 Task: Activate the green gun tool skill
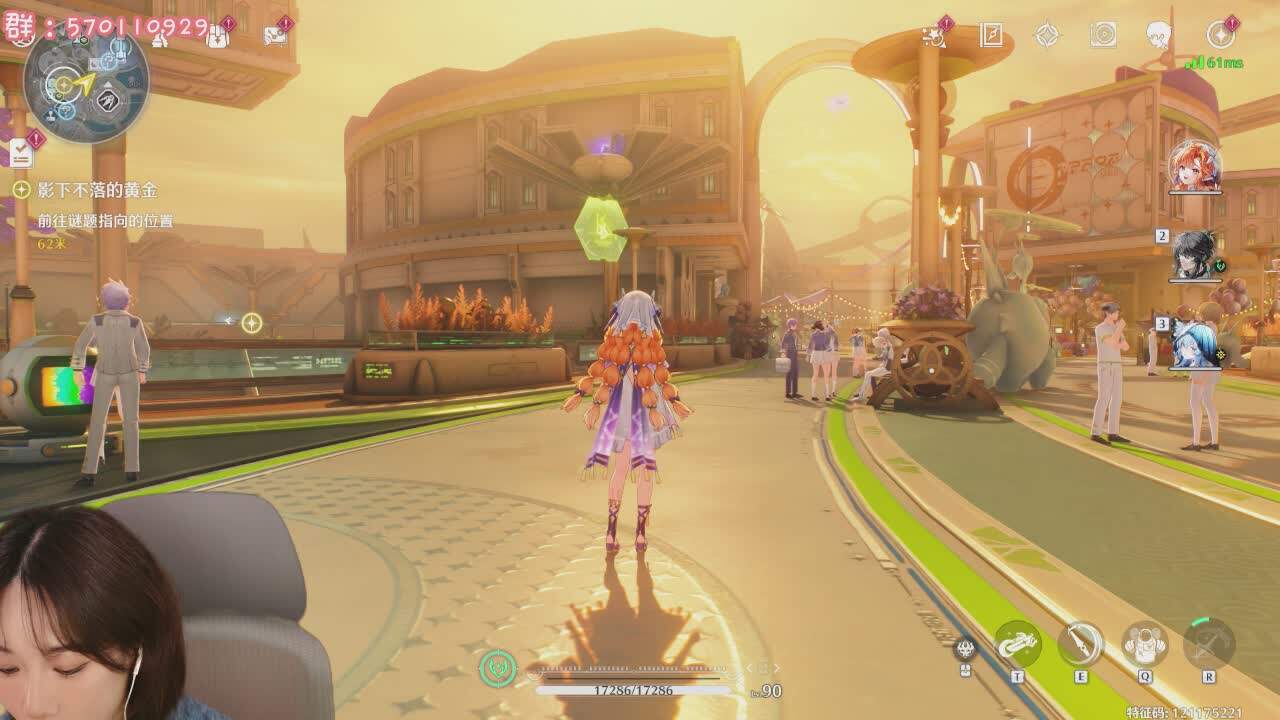1018,644
